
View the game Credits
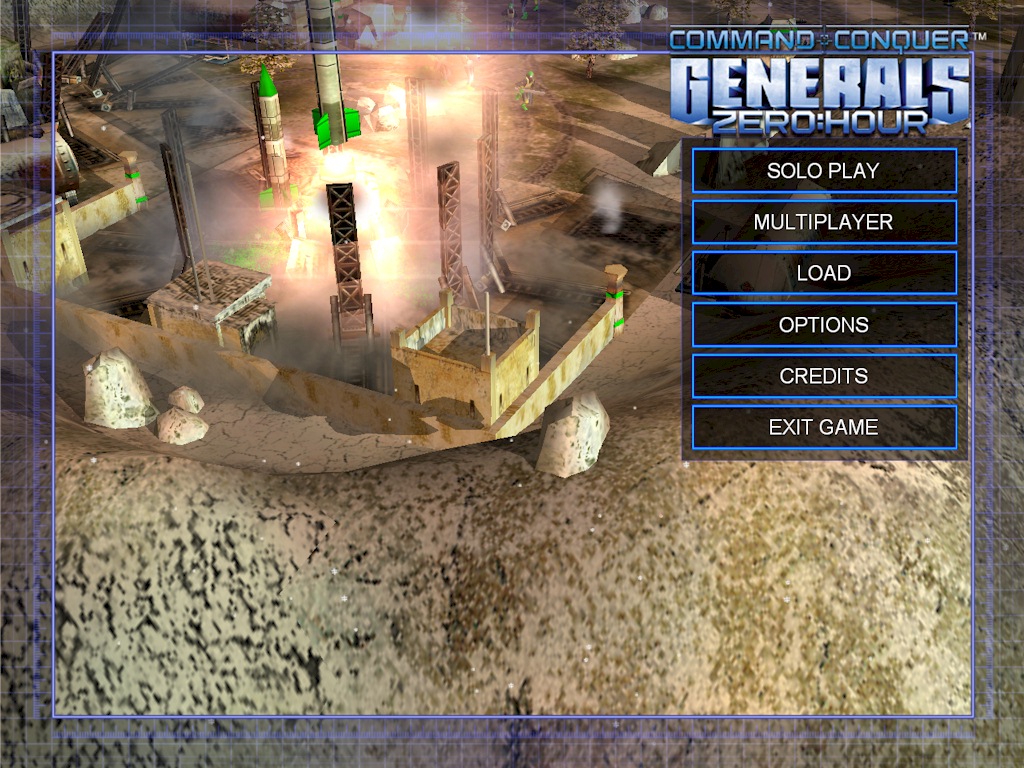coord(823,376)
